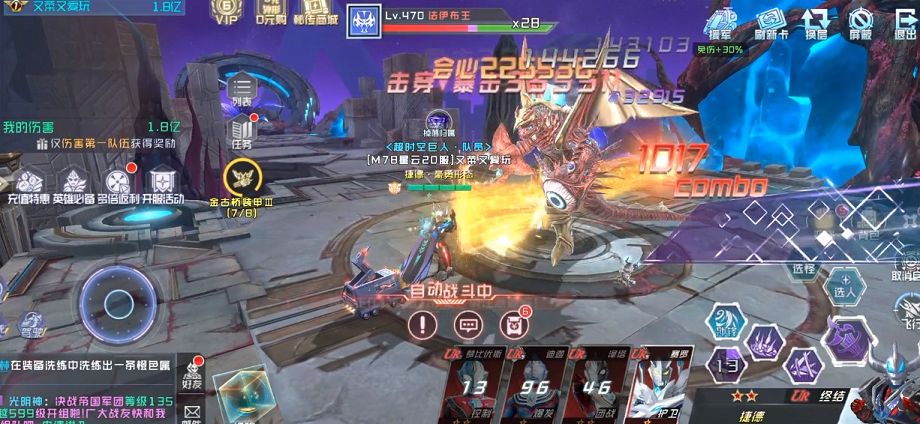920x424 pixels.
Task: Open the 任务 quest panel
Action: pos(243,132)
